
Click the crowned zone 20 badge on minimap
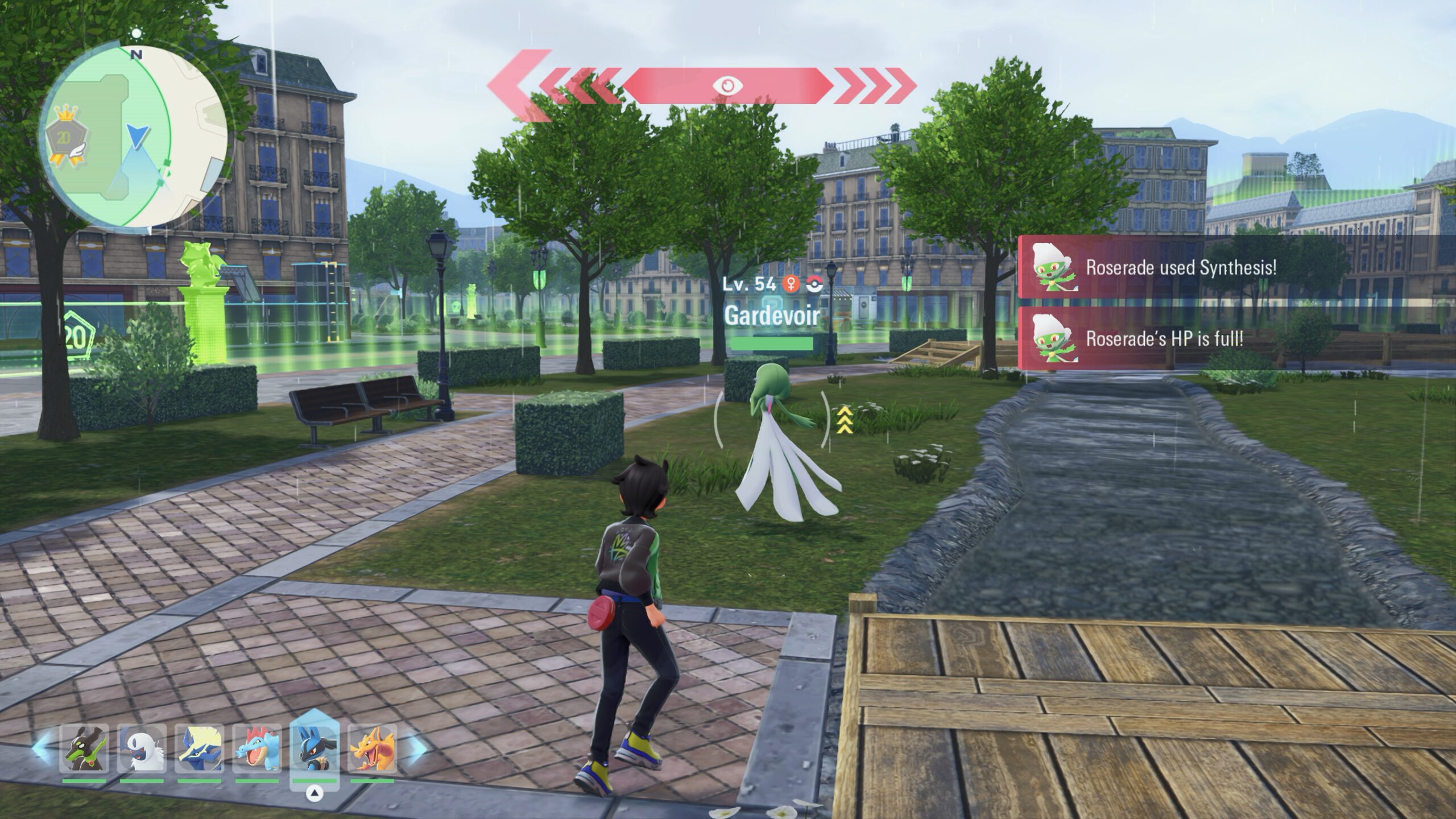point(64,143)
